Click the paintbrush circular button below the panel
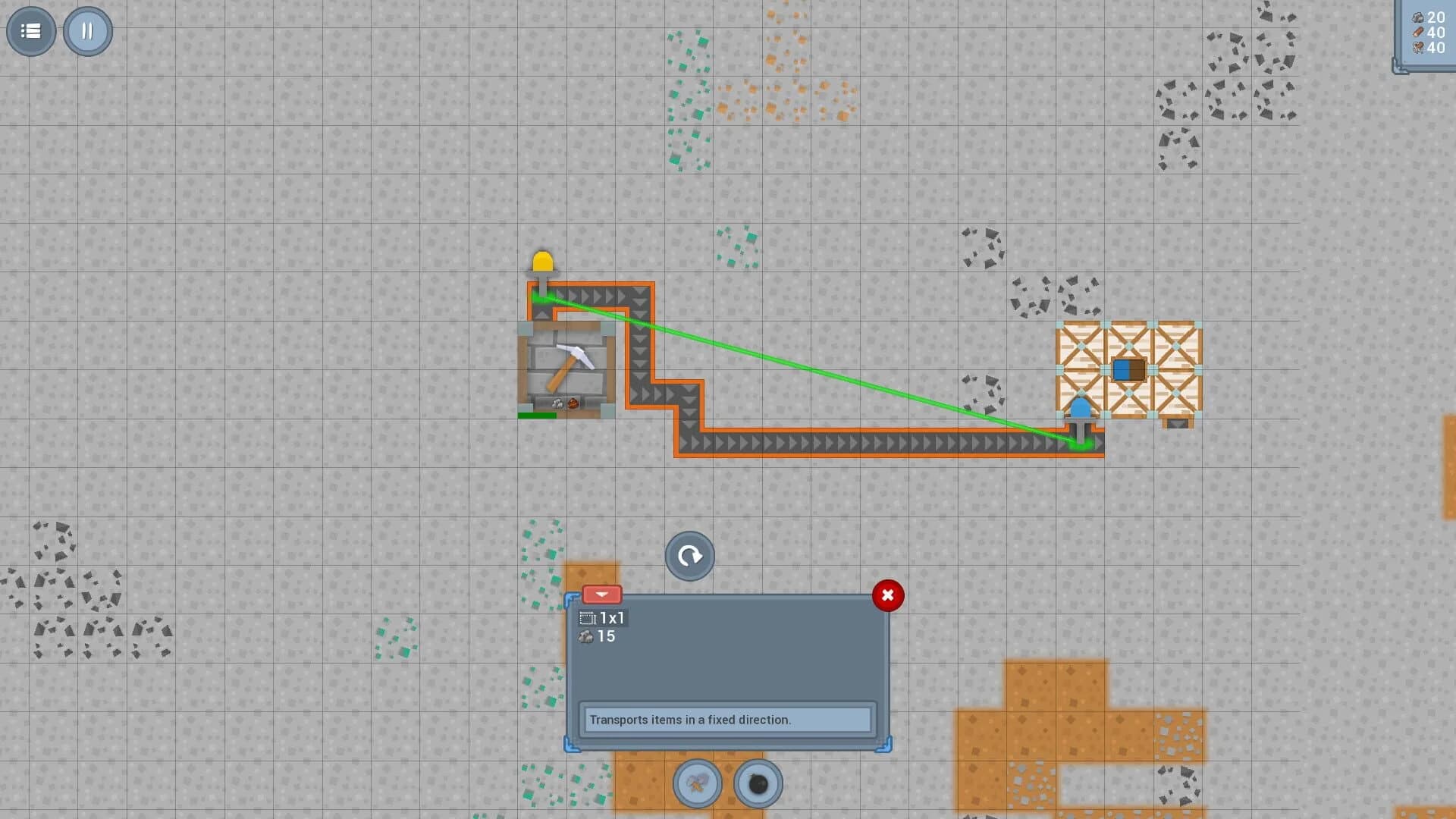The width and height of the screenshot is (1456, 819). [696, 785]
